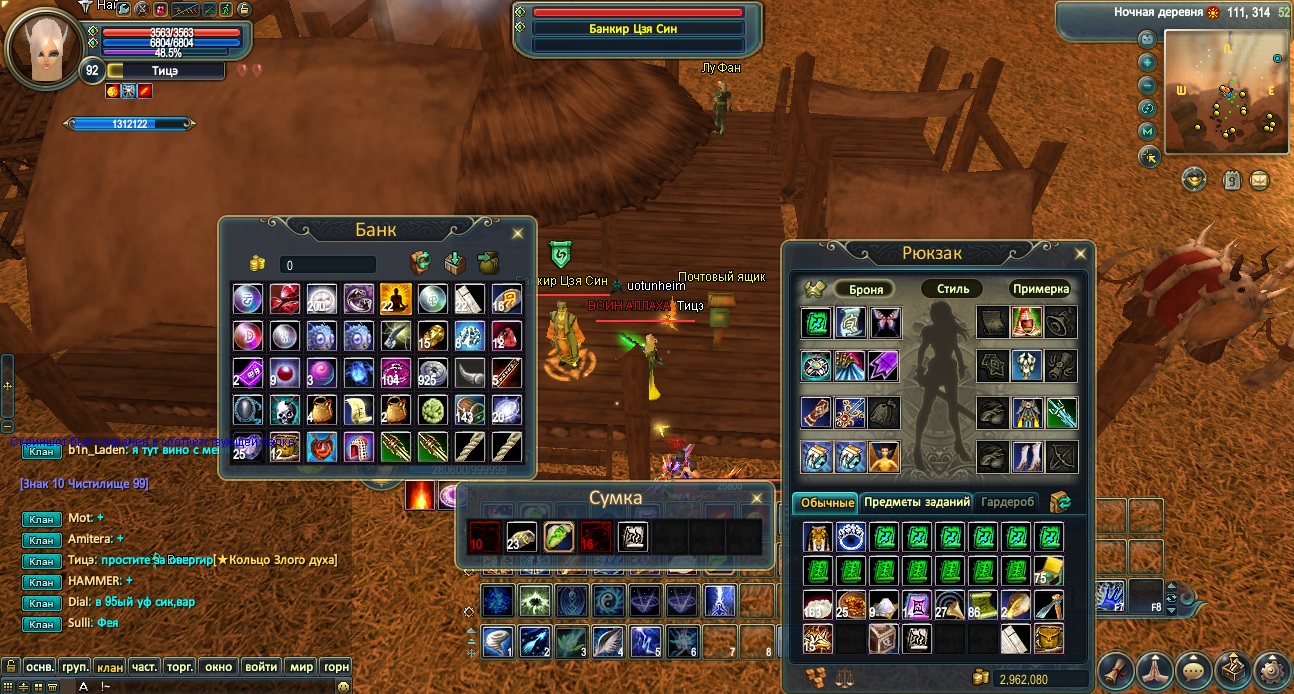This screenshot has width=1294, height=694.
Task: Close the Банк window
Action: point(517,233)
